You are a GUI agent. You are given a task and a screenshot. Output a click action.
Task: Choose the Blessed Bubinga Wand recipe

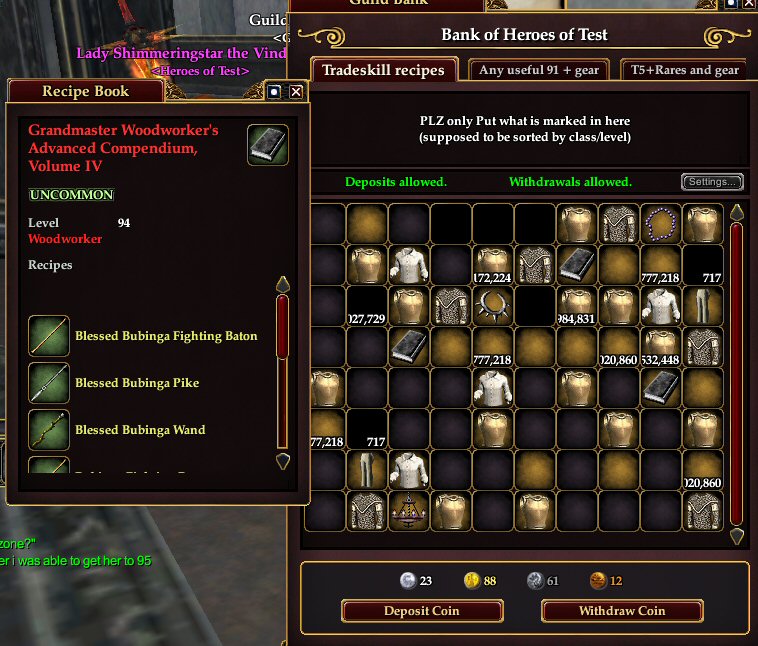pos(140,430)
